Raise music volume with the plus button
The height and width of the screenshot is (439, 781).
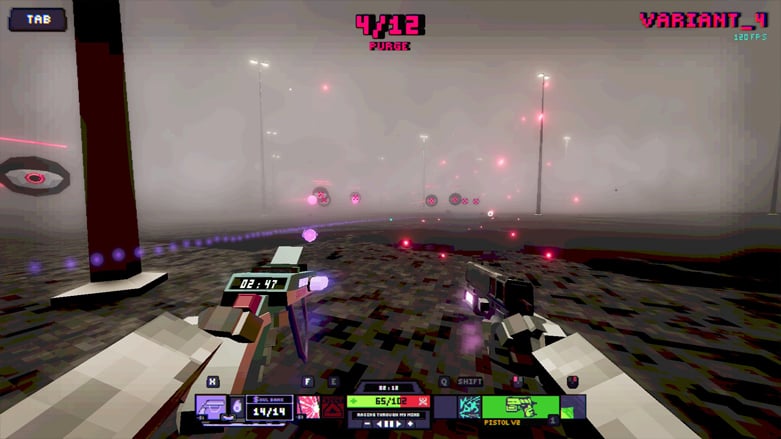click(410, 424)
